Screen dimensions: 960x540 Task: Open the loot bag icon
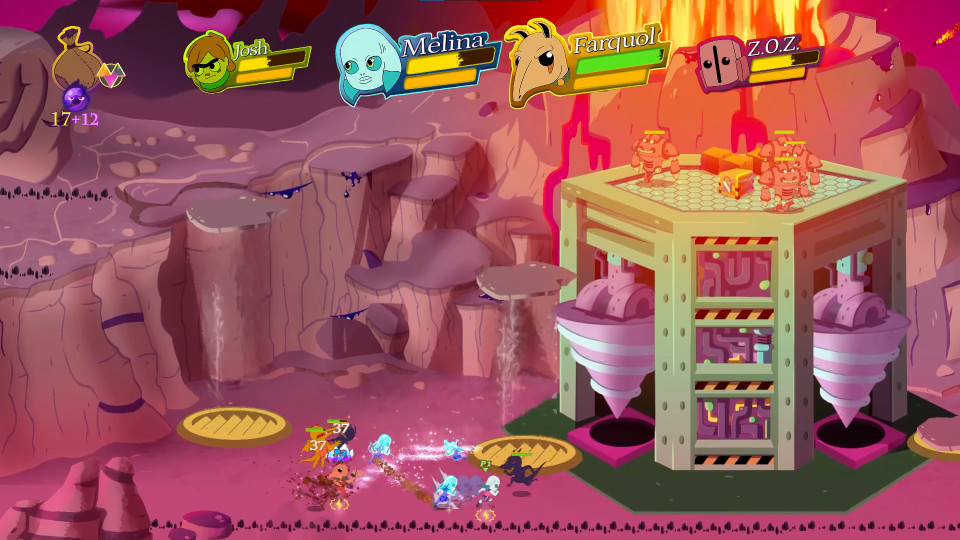(75, 60)
